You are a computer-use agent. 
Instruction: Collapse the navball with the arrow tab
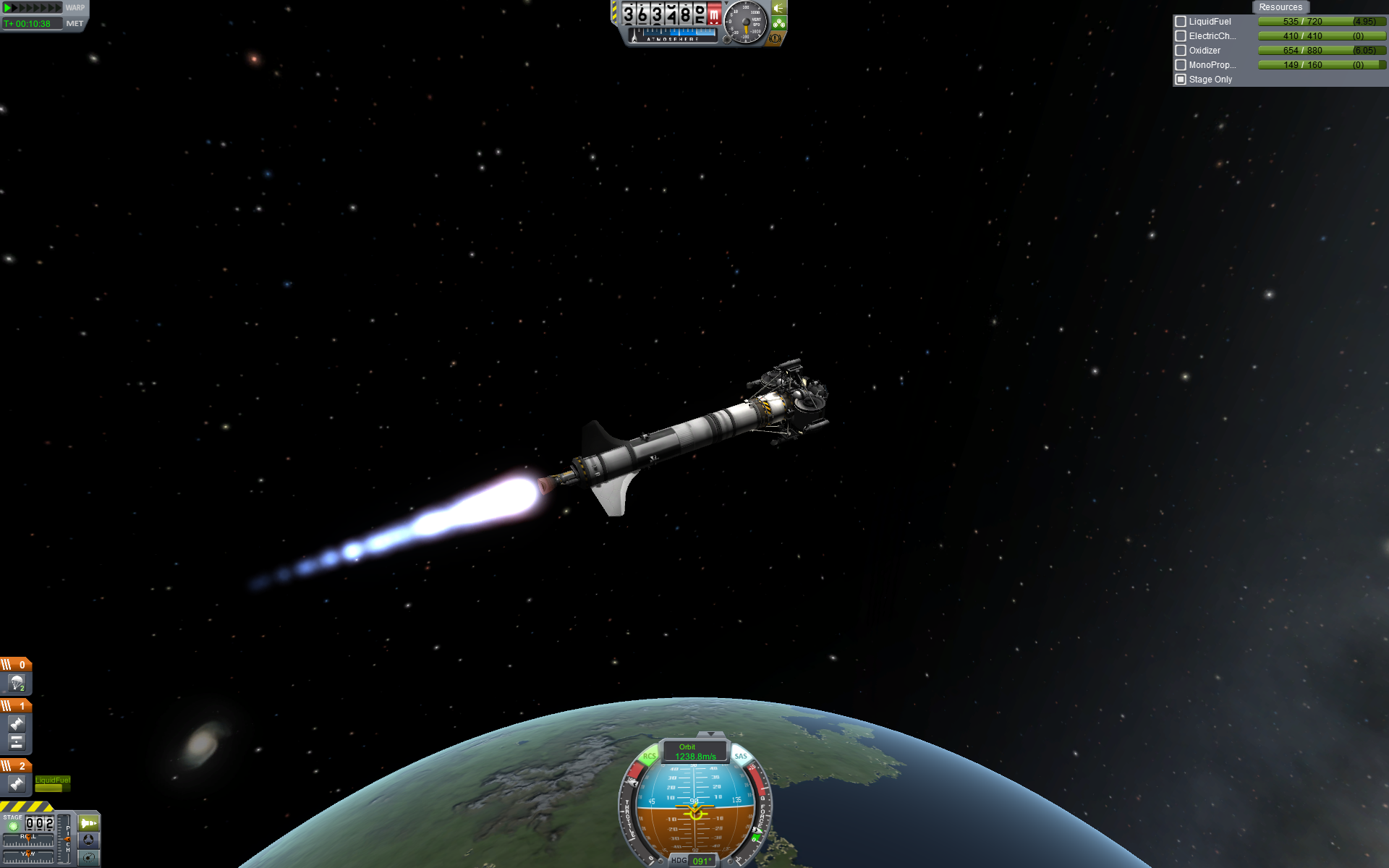pyautogui.click(x=712, y=735)
